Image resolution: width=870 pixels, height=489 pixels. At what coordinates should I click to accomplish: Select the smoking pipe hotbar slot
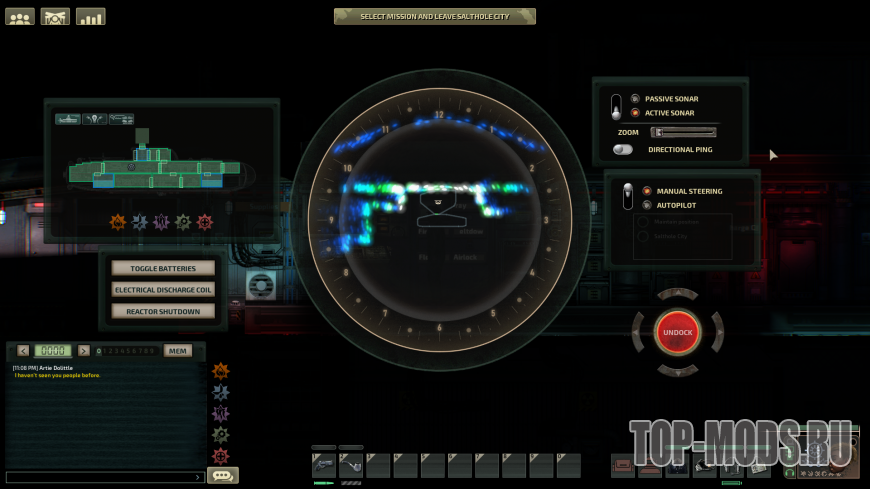tap(351, 465)
